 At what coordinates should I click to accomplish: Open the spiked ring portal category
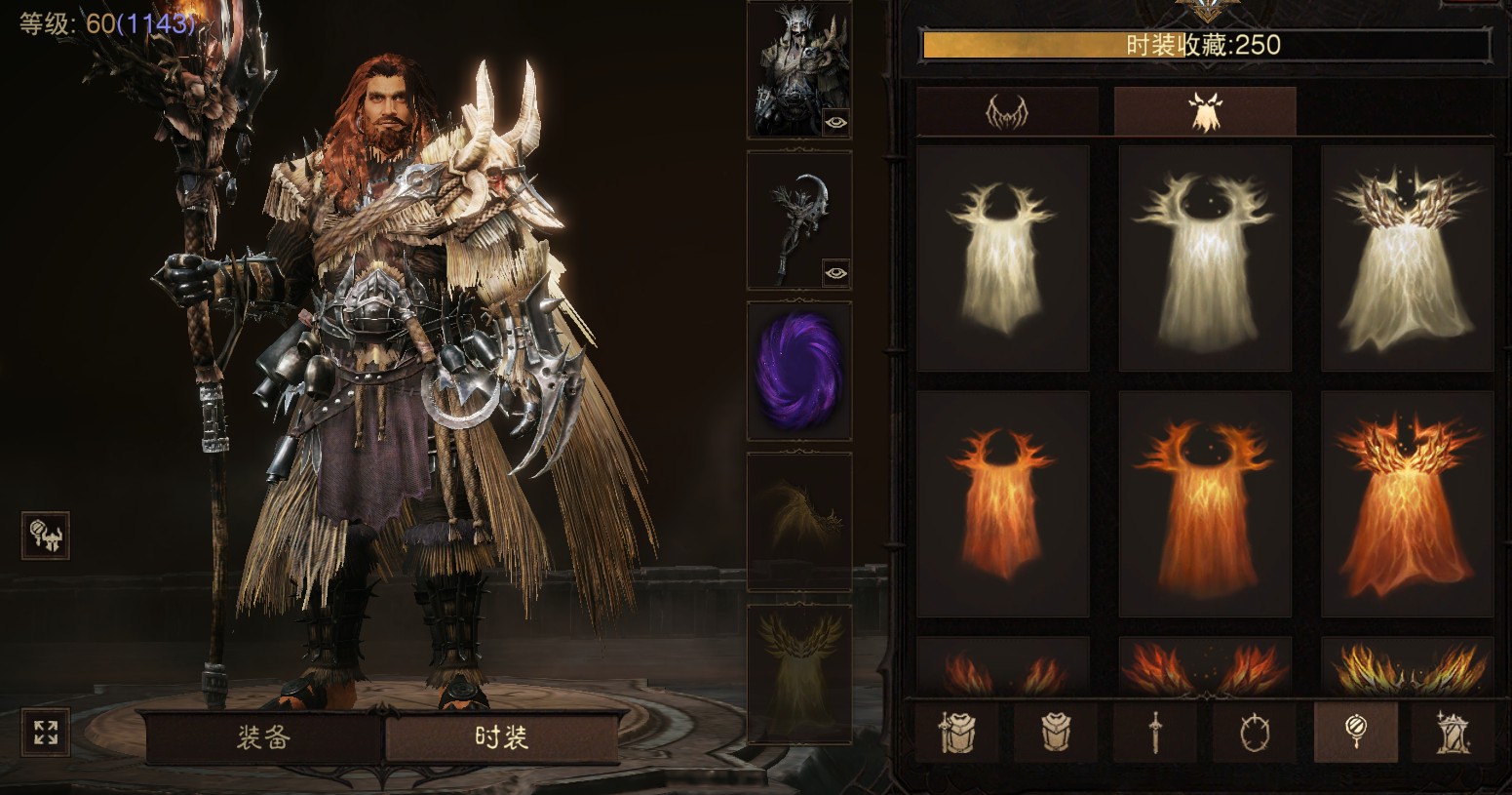tap(1255, 732)
